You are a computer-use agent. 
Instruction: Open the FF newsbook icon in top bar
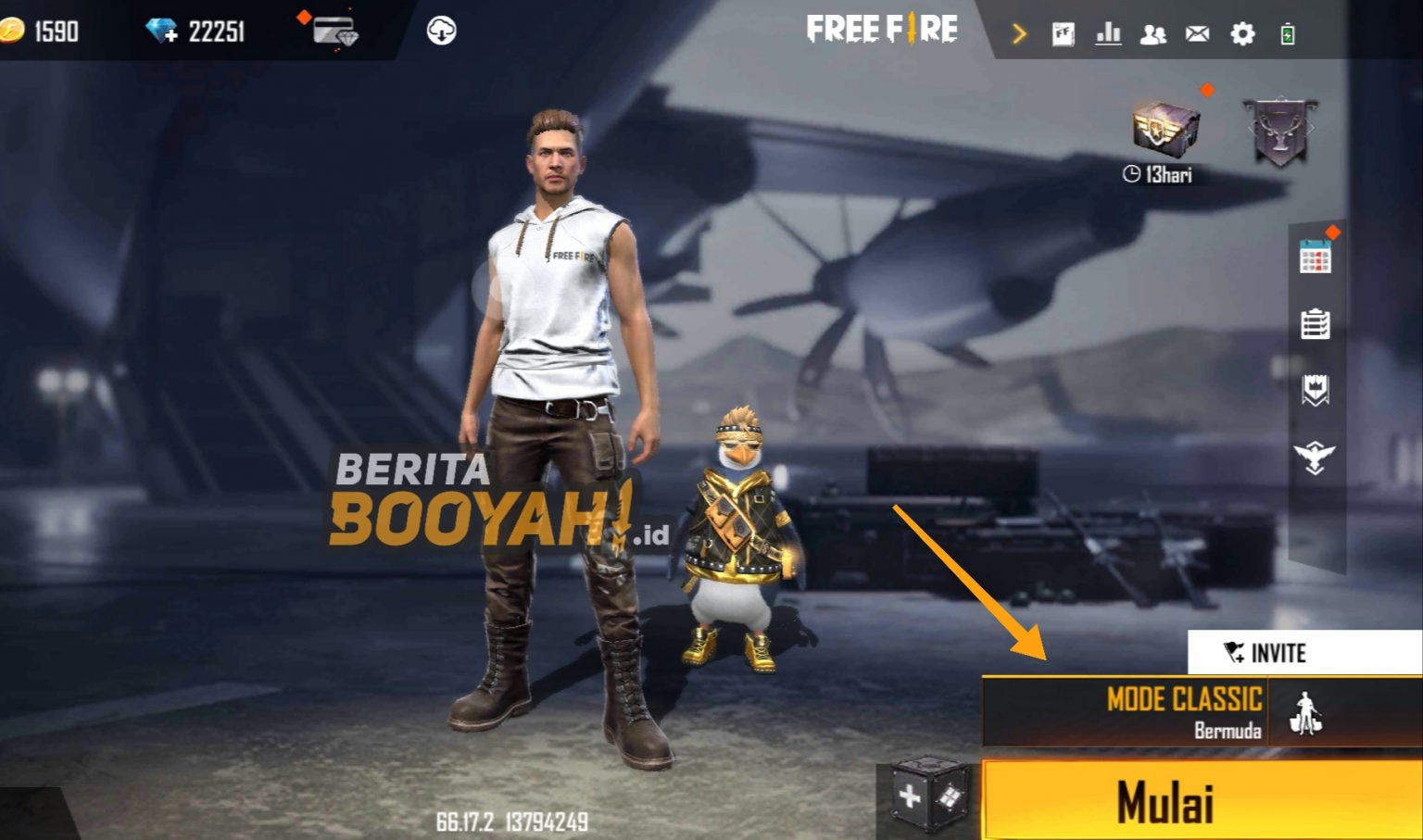1065,33
